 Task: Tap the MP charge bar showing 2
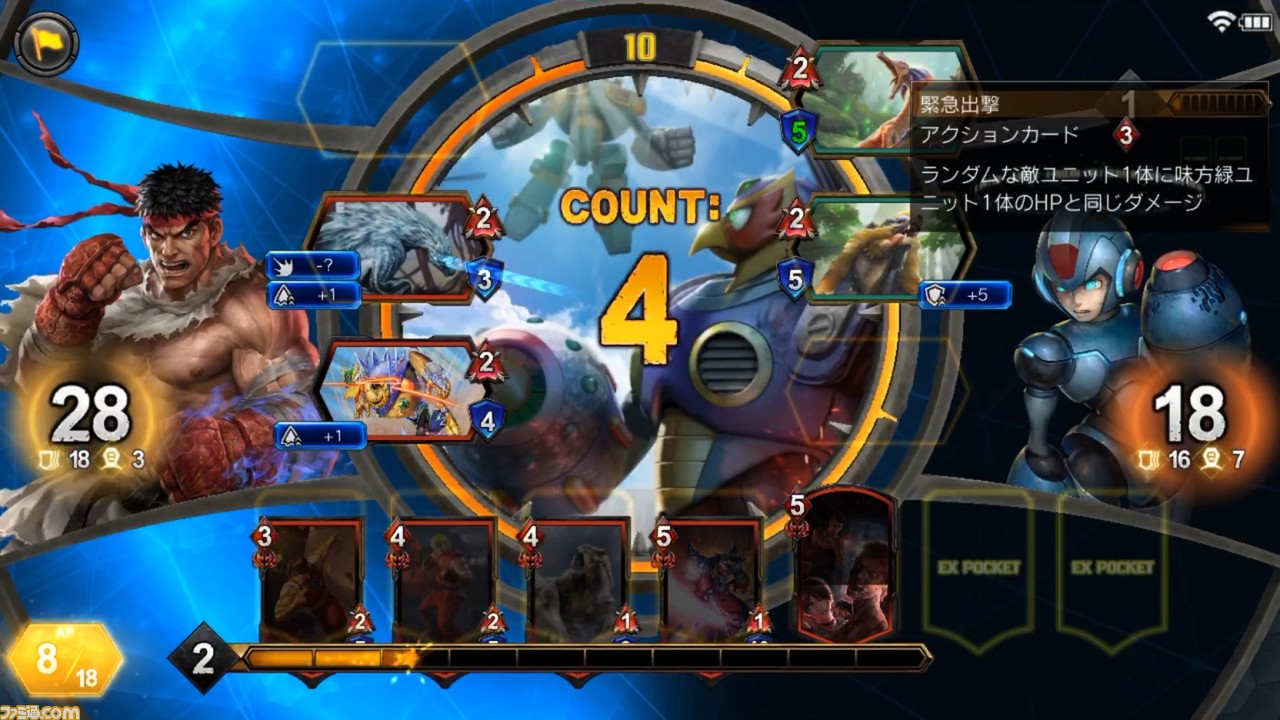pos(205,657)
